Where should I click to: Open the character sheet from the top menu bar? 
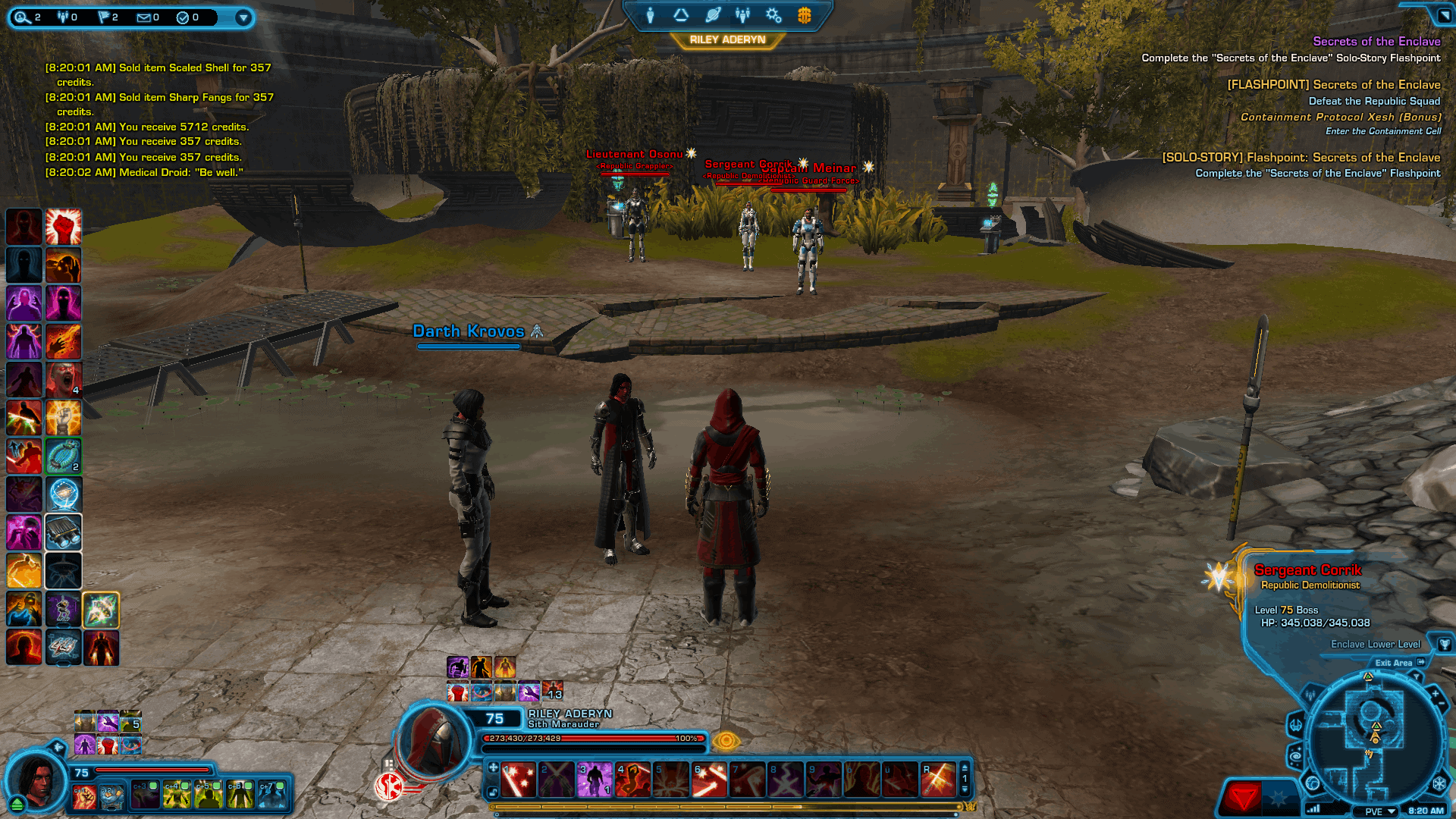651,15
